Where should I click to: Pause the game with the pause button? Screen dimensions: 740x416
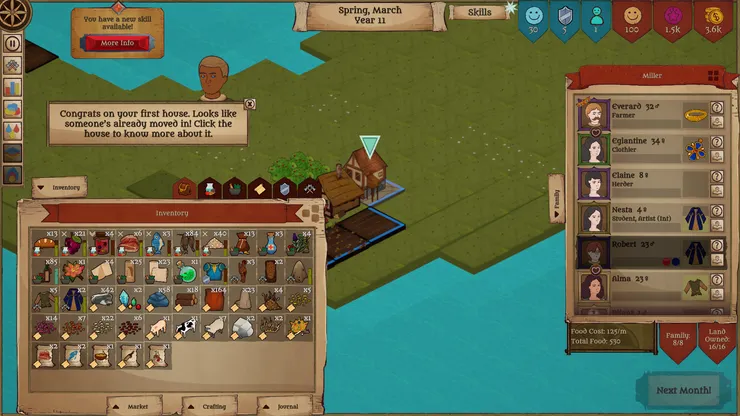tap(13, 43)
